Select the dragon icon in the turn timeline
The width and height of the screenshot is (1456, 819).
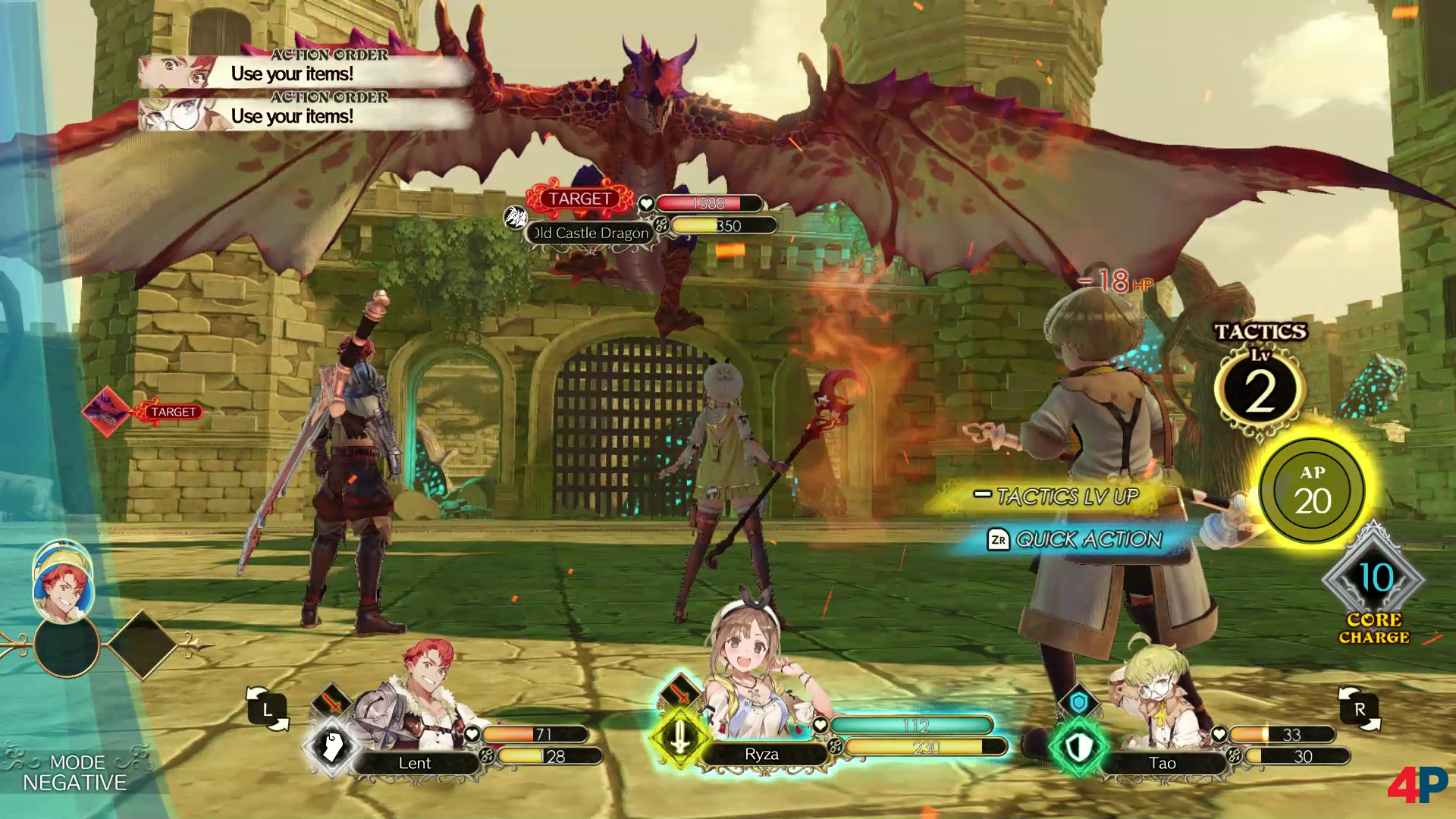107,412
